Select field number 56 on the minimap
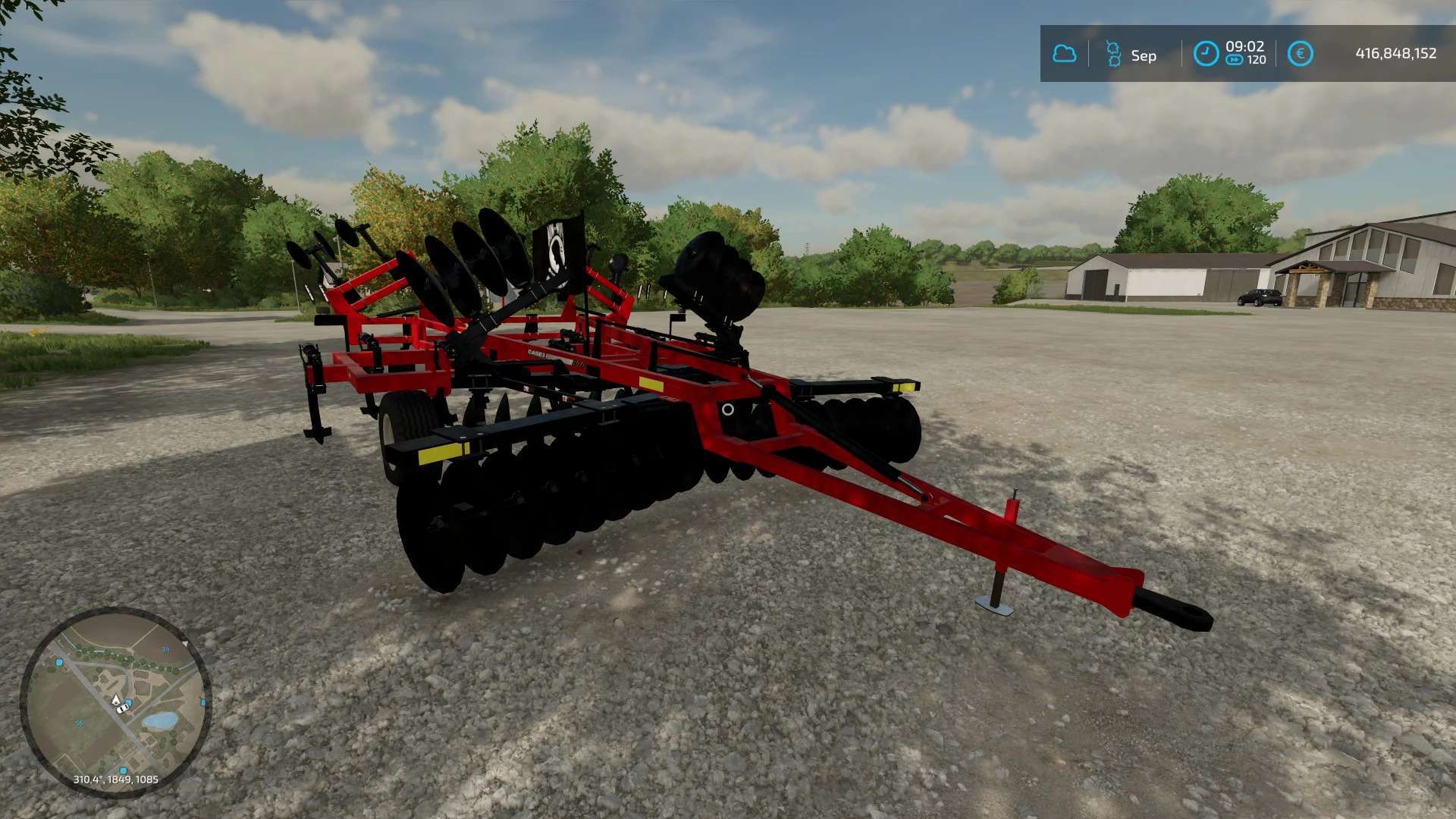Viewport: 1456px width, 819px height. tap(79, 723)
